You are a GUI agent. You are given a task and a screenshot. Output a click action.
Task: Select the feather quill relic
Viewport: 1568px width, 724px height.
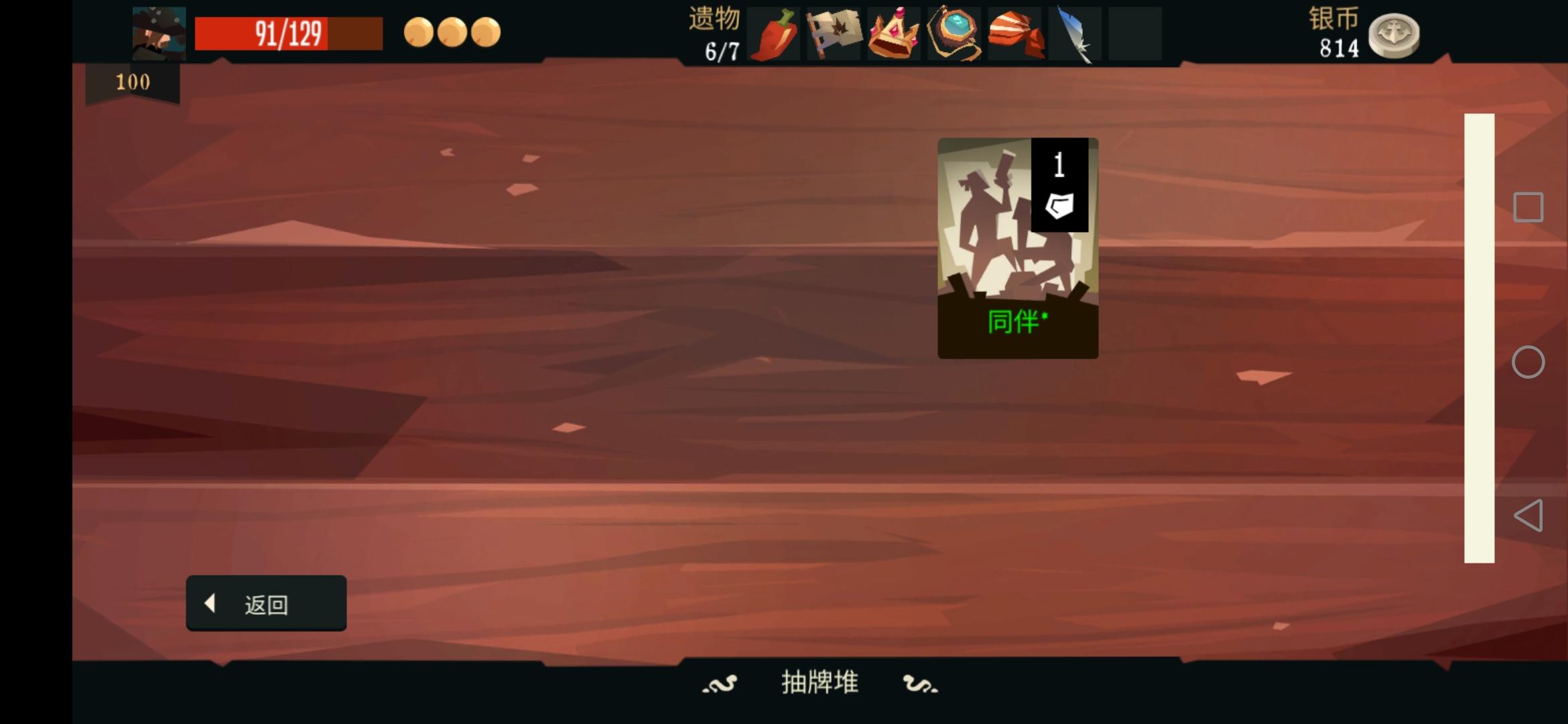(1075, 34)
